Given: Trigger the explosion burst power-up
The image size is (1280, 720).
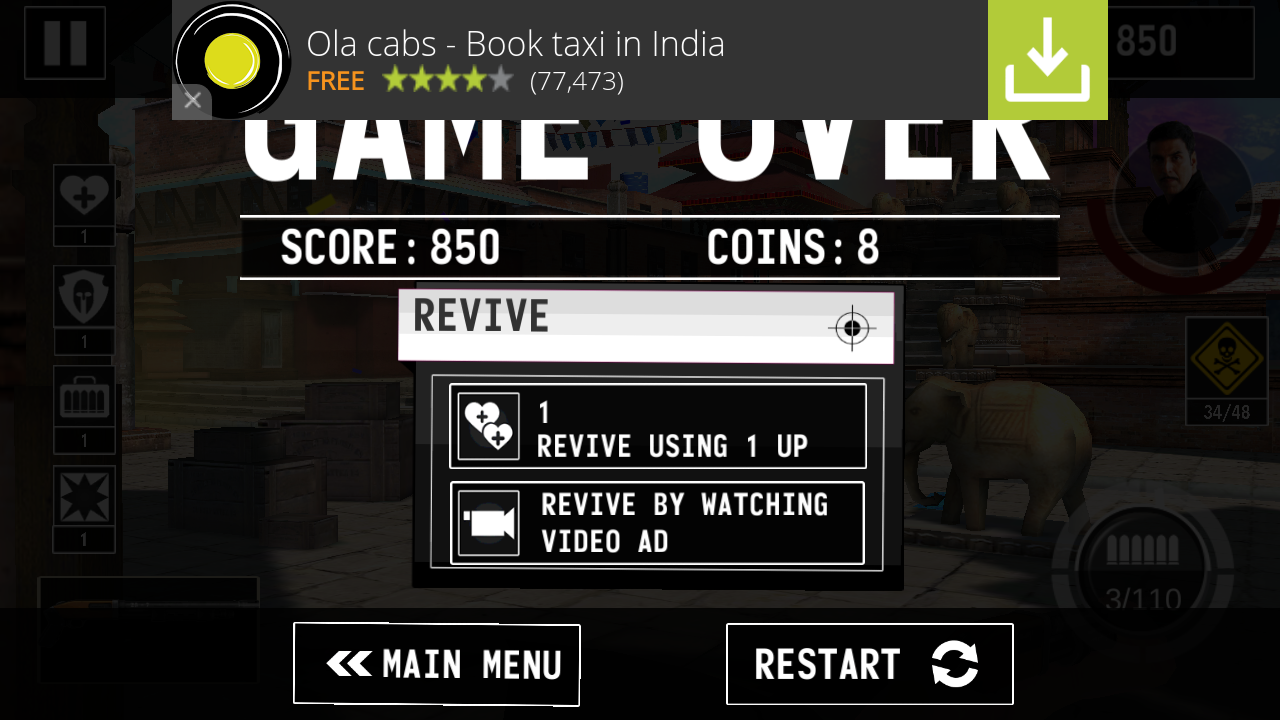Looking at the screenshot, I should coord(84,497).
